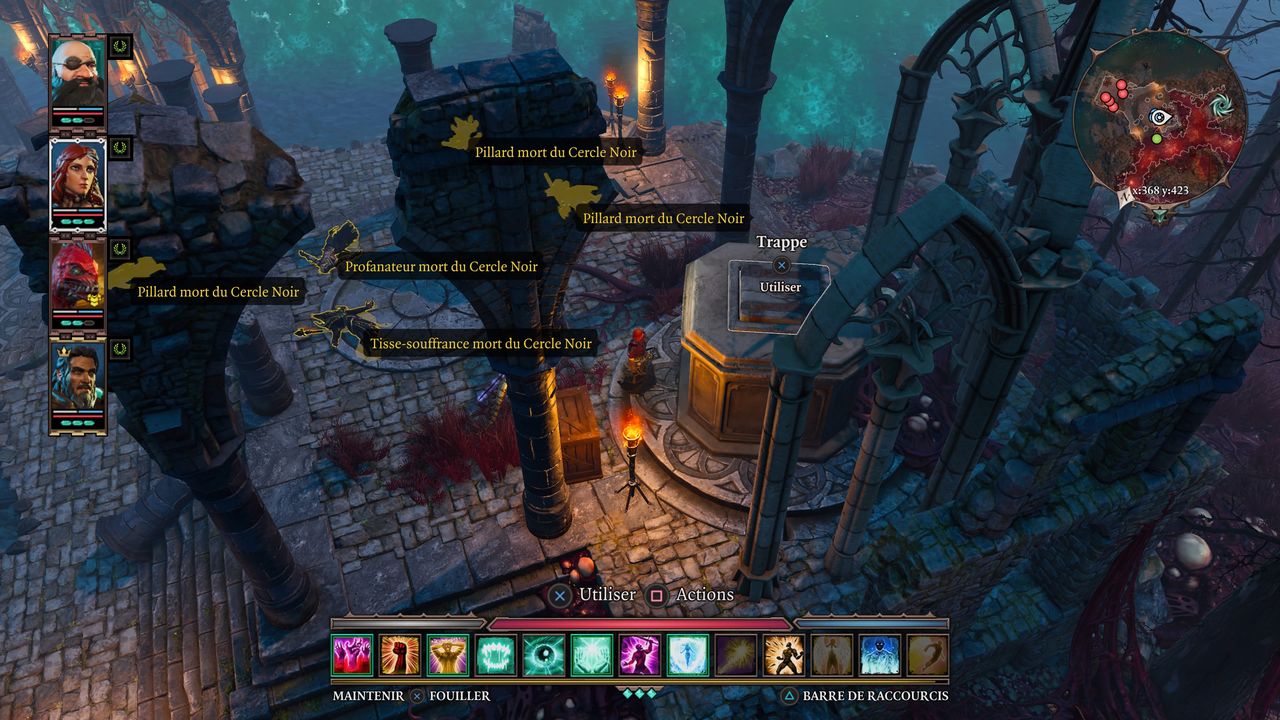Activate the red clenched fist skill
Image resolution: width=1280 pixels, height=720 pixels.
tap(400, 655)
